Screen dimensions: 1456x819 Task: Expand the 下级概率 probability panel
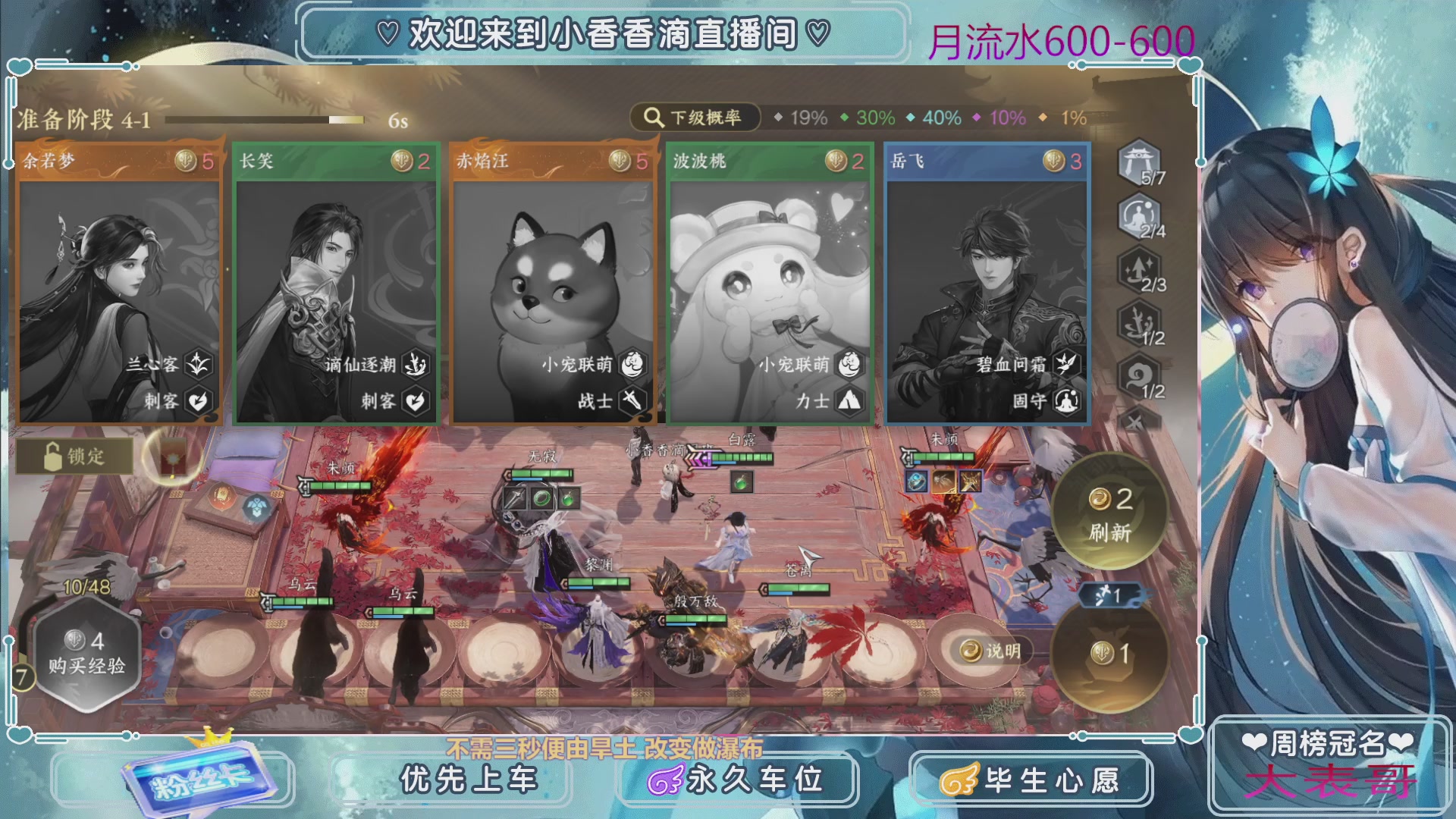(695, 118)
